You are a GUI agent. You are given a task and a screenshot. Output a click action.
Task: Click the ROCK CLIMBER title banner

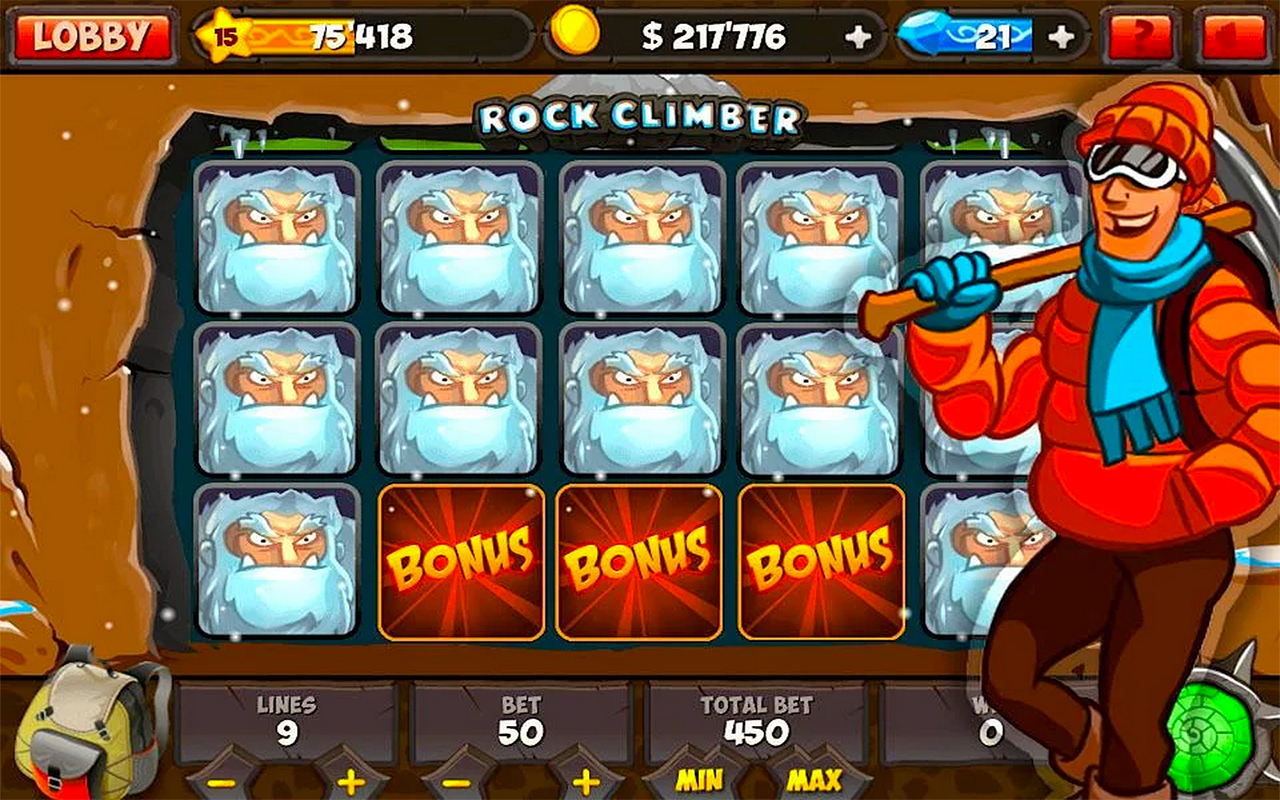coord(640,117)
